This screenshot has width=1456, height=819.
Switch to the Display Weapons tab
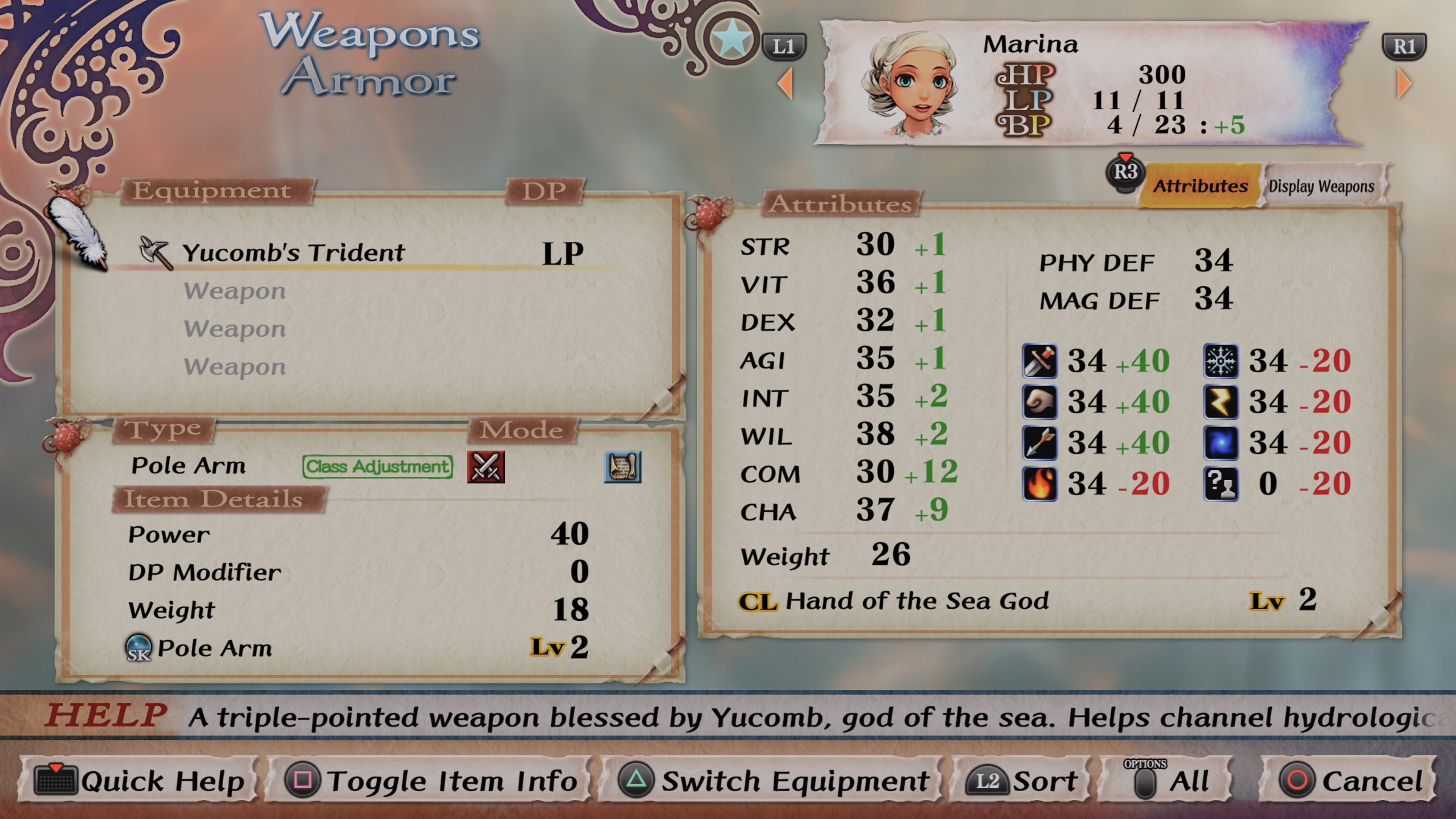click(1321, 186)
